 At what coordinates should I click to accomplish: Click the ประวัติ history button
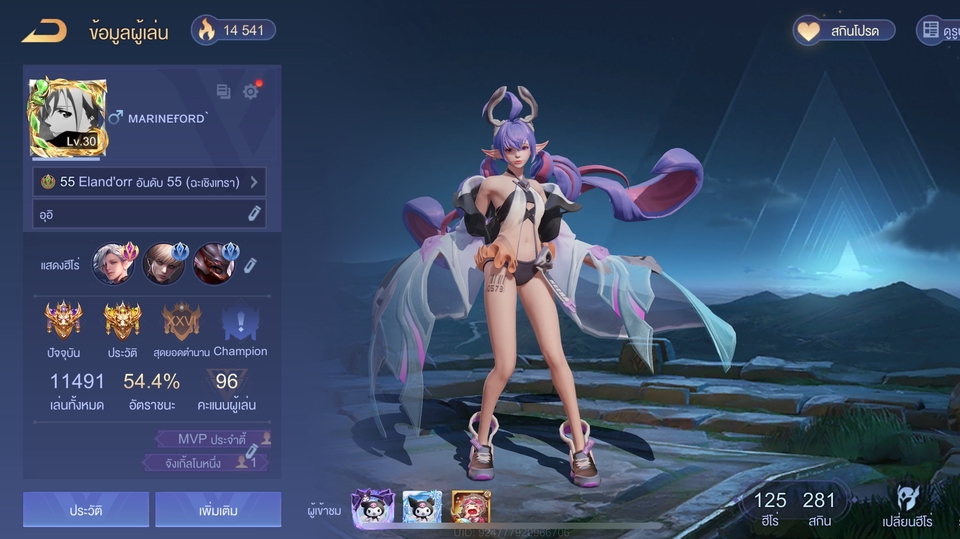(x=86, y=510)
